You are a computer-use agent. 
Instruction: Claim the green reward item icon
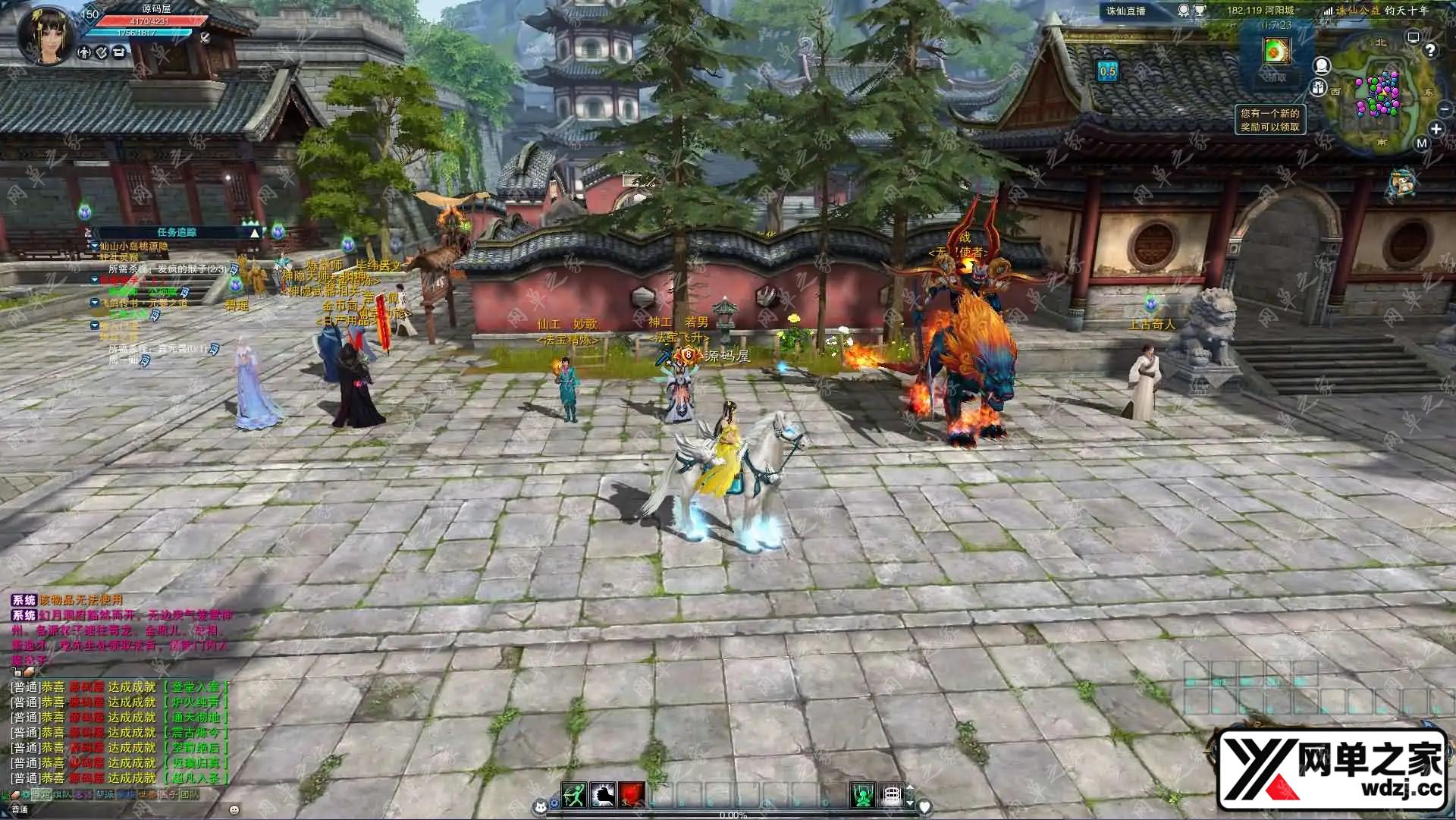click(x=1276, y=51)
